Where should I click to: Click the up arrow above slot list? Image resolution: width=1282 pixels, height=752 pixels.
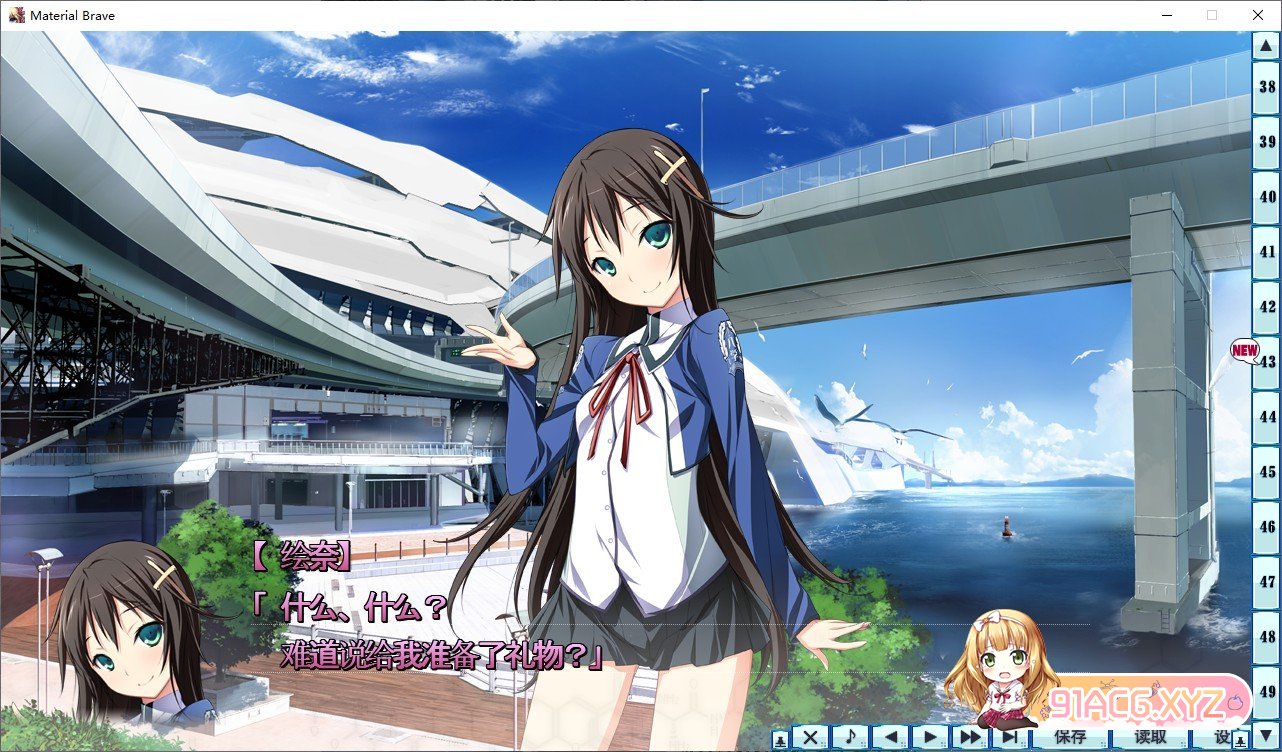coord(1267,44)
